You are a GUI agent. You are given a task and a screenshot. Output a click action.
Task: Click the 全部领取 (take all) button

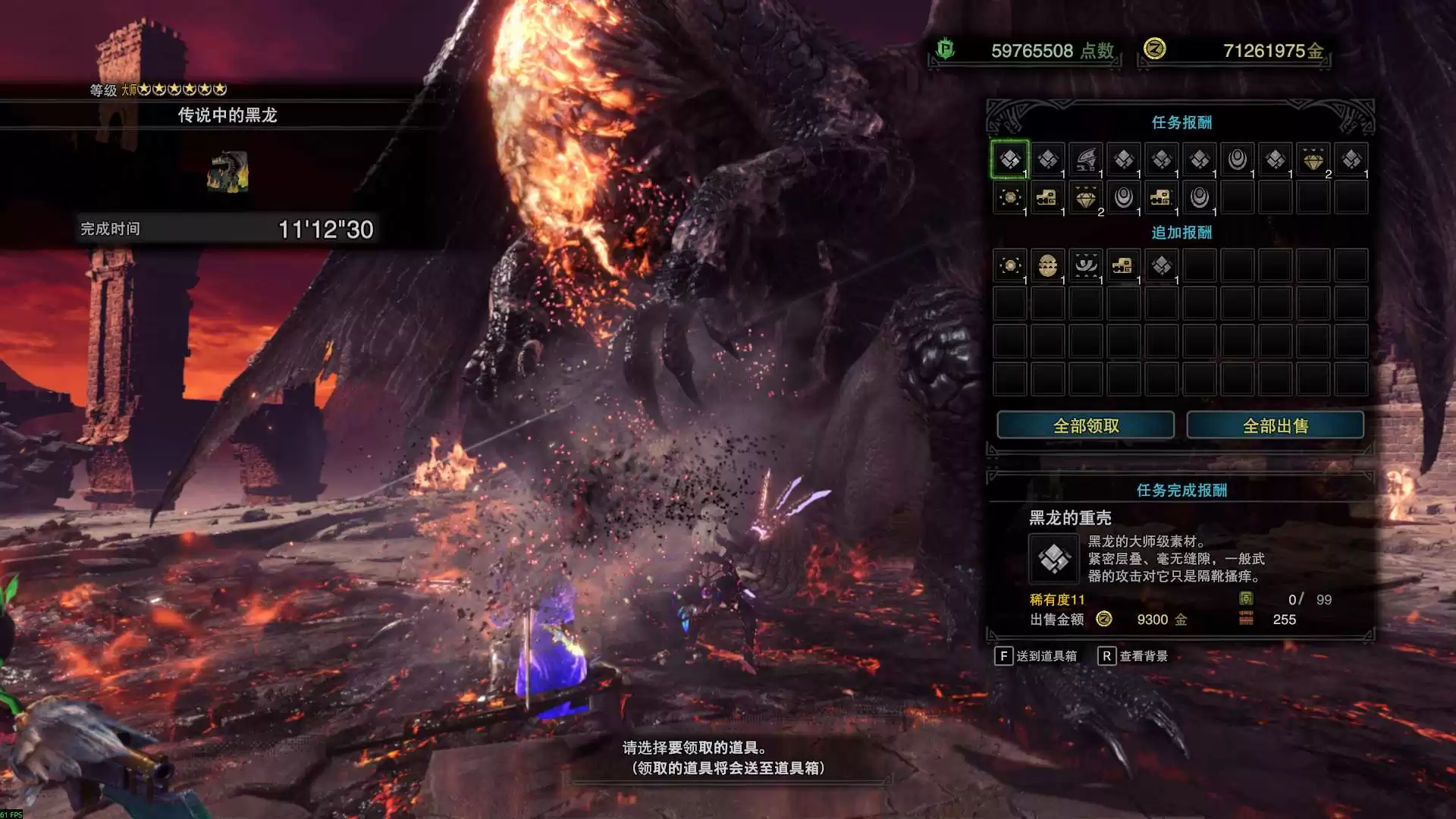1085,425
